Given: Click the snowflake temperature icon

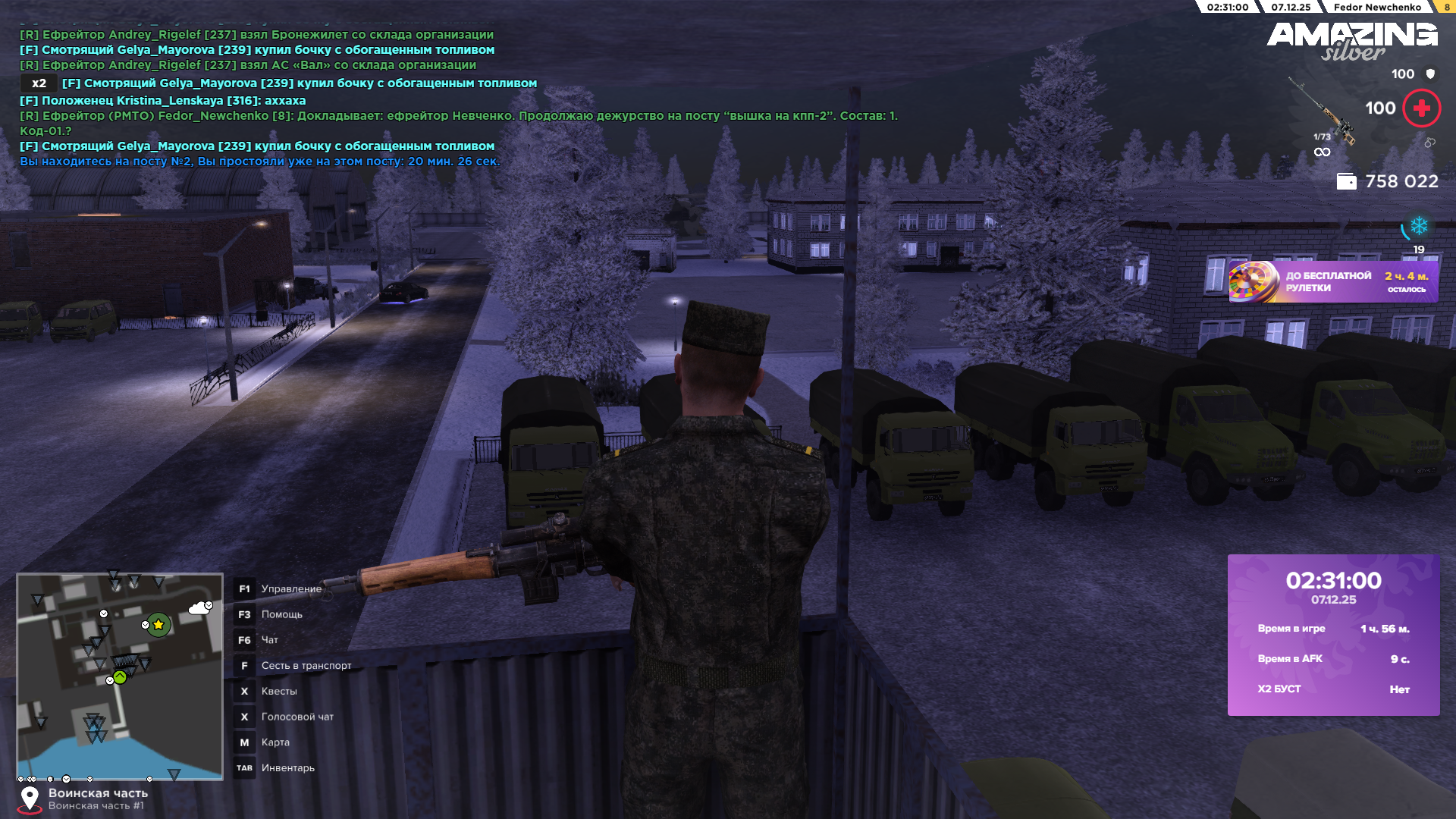Looking at the screenshot, I should click(1419, 226).
